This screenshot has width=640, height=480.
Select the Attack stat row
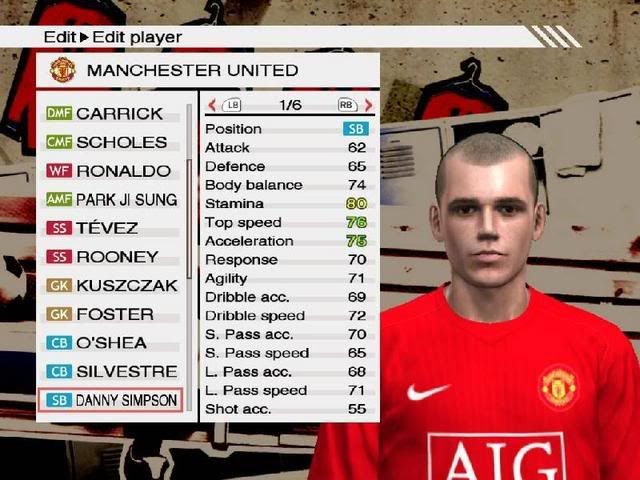(287, 147)
